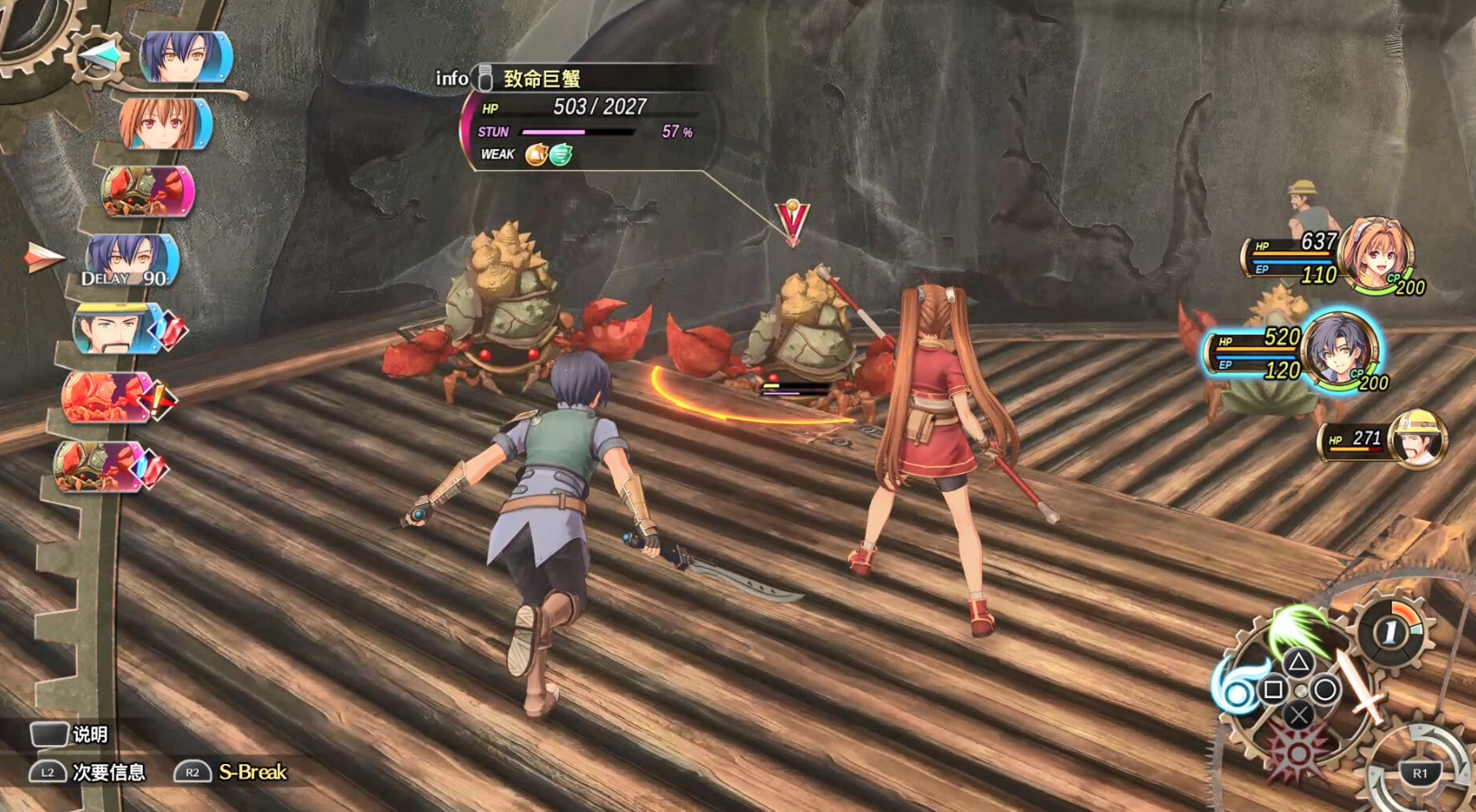This screenshot has height=812, width=1476.
Task: Select the twin-tailed girl's status portrait with HP 637
Action: [1375, 256]
